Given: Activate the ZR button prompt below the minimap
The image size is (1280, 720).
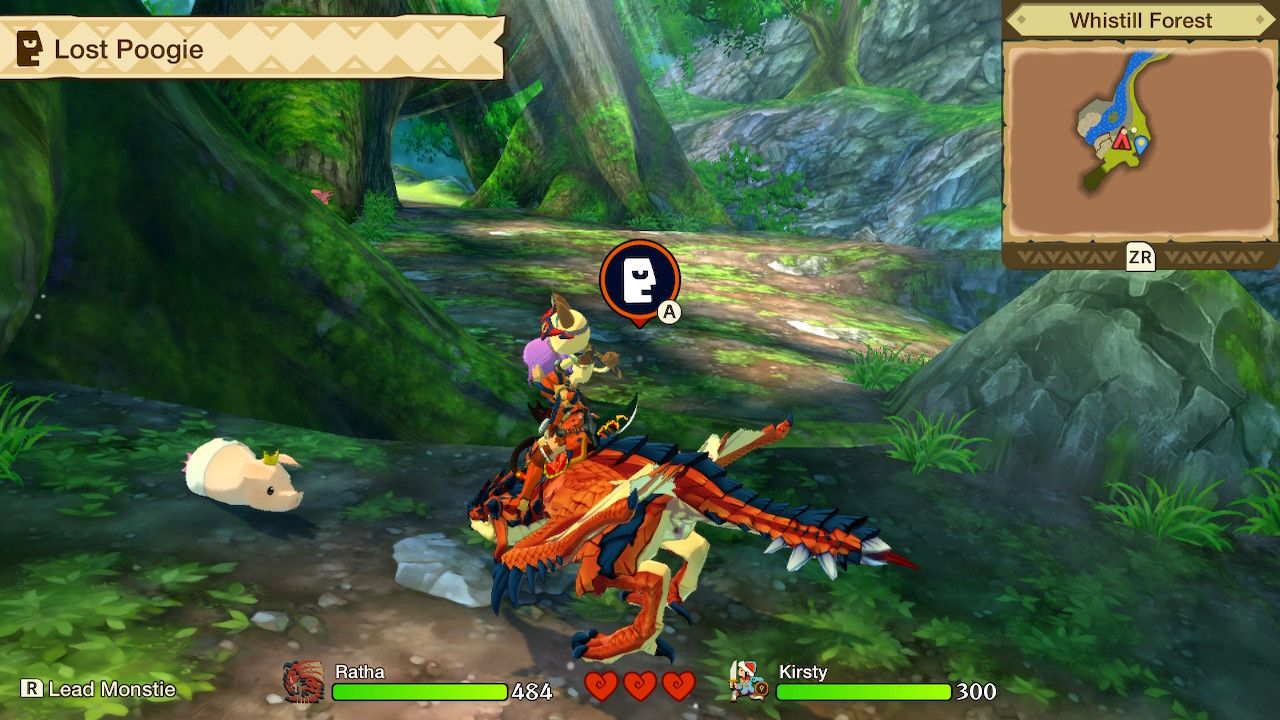Looking at the screenshot, I should (x=1142, y=257).
